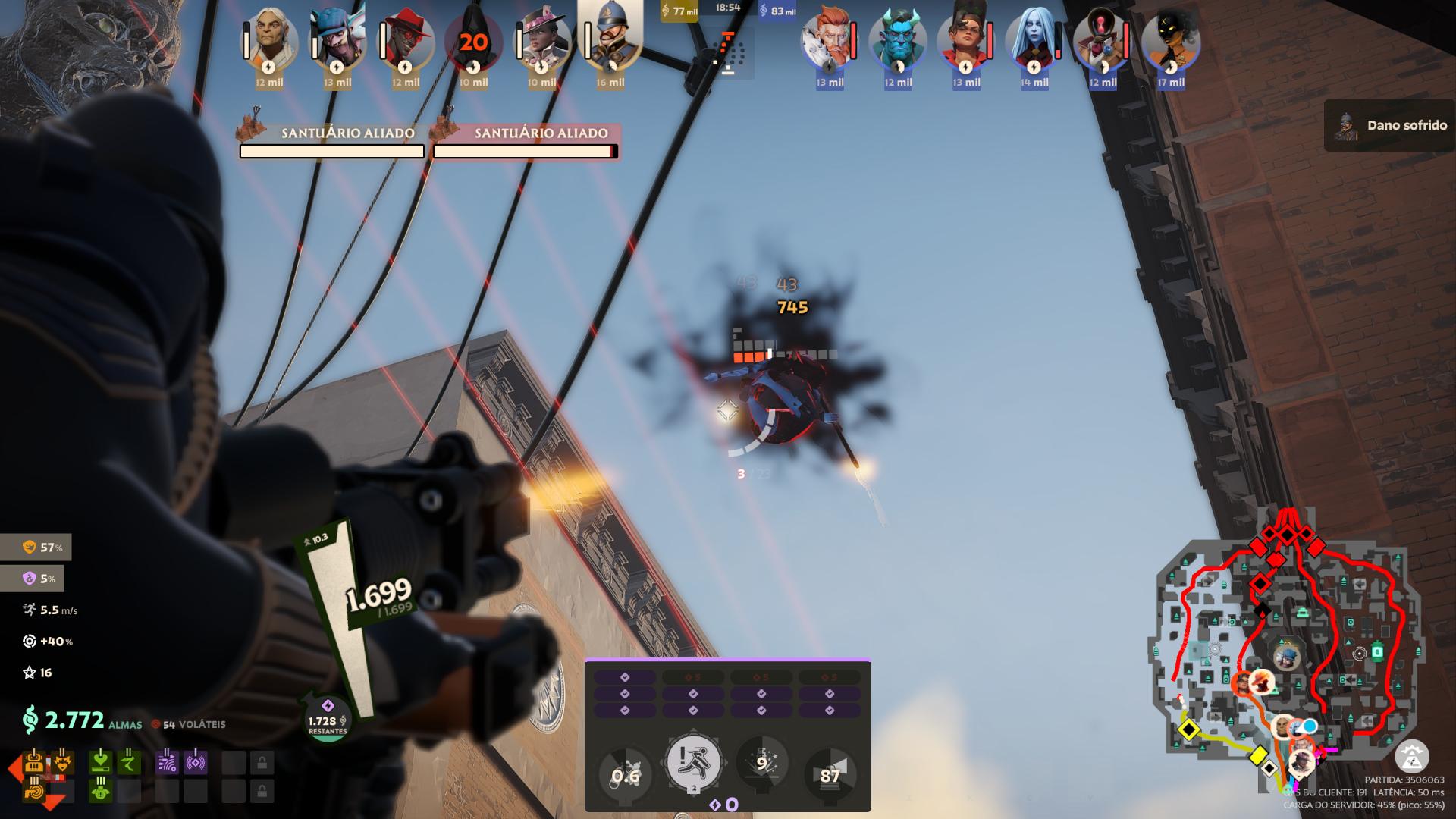Image resolution: width=1456 pixels, height=819 pixels.
Task: Select the purple diamond pulse item
Action: 196,762
